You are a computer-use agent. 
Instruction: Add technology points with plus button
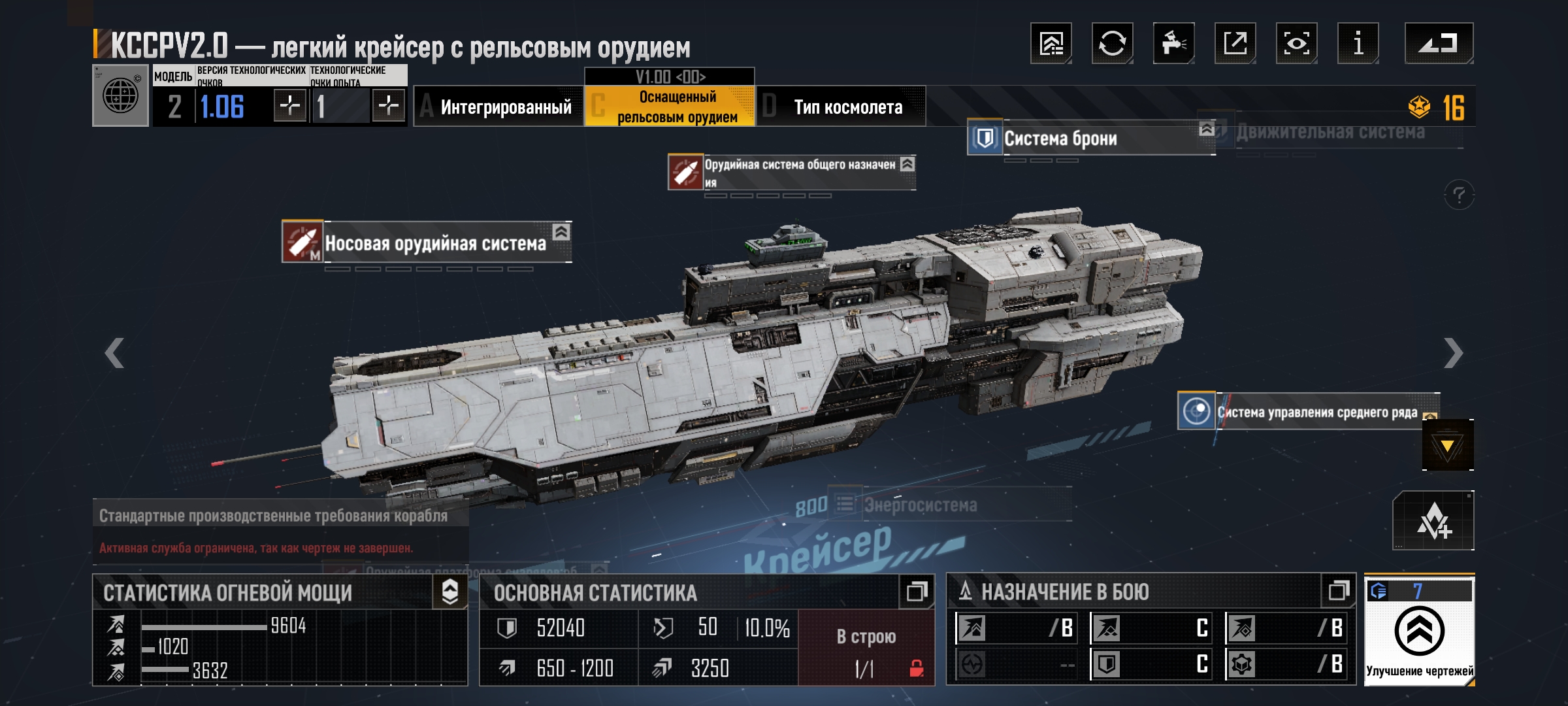tap(289, 105)
